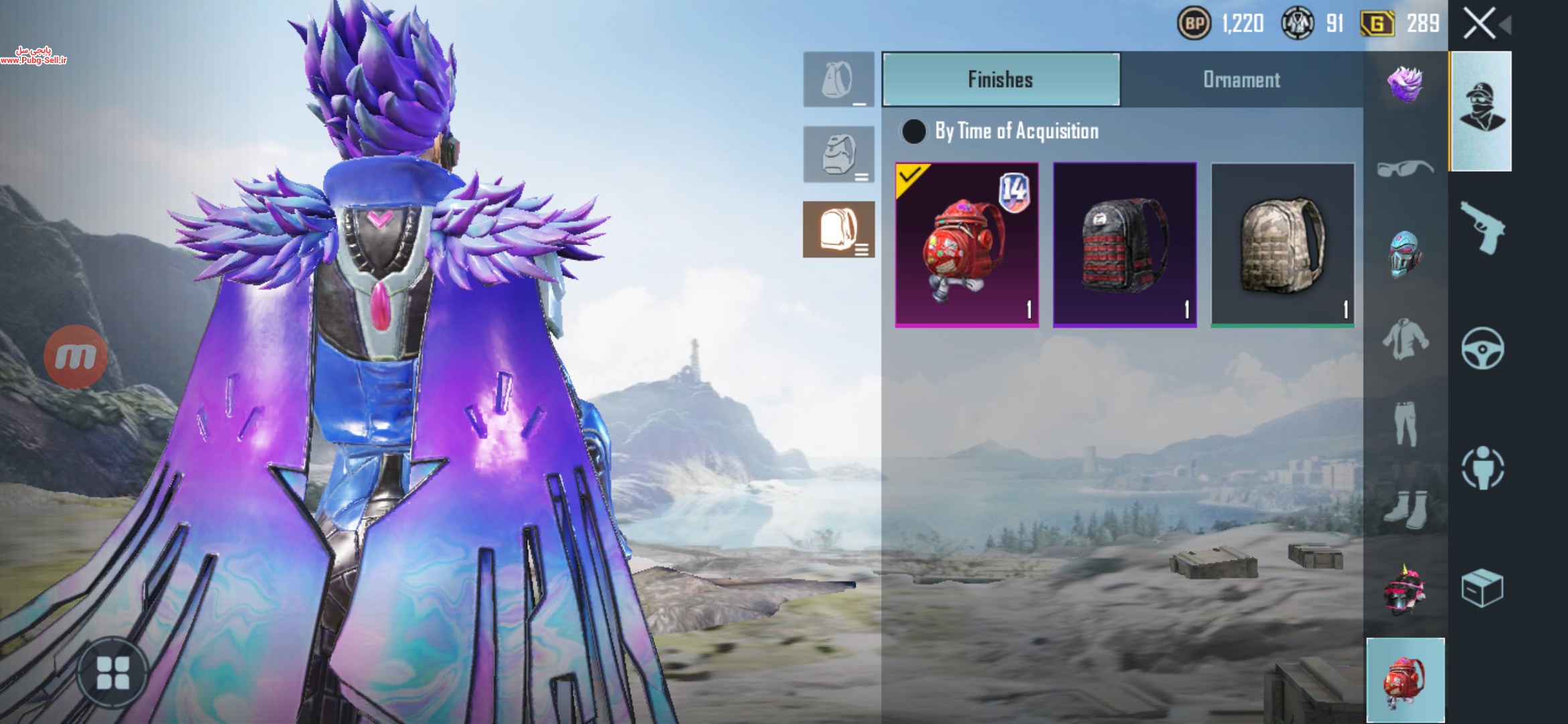Select the pink helmet skin slot
This screenshot has width=1568, height=724.
pos(1405,590)
